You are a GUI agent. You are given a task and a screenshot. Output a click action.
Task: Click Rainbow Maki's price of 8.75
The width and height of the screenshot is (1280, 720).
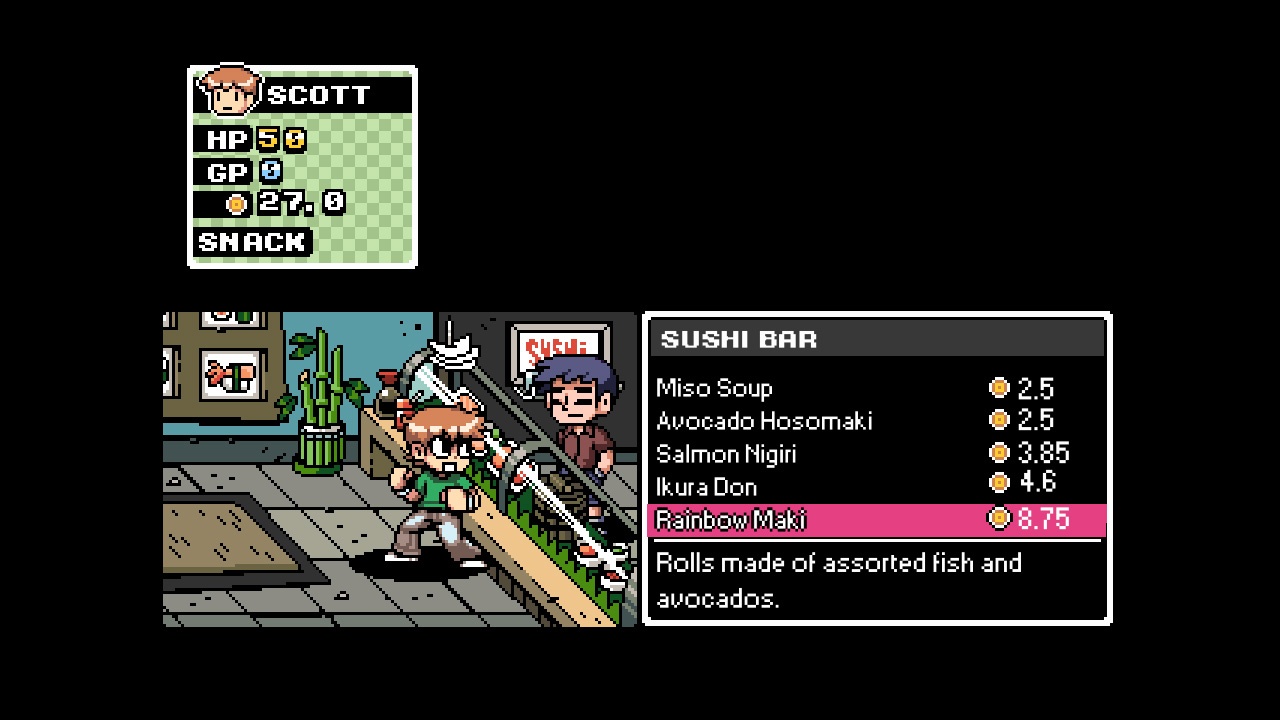[1042, 519]
